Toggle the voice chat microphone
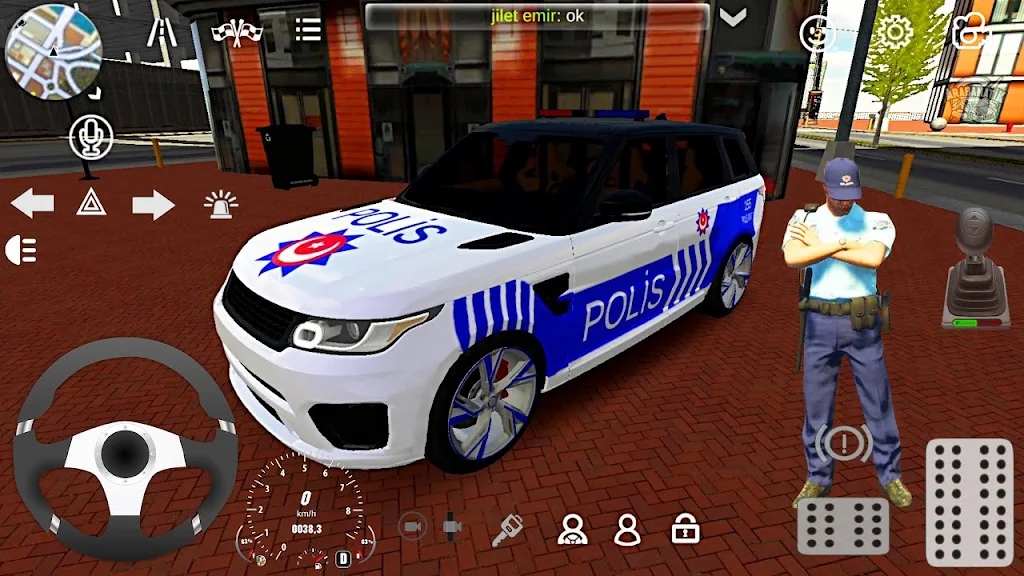 91,136
